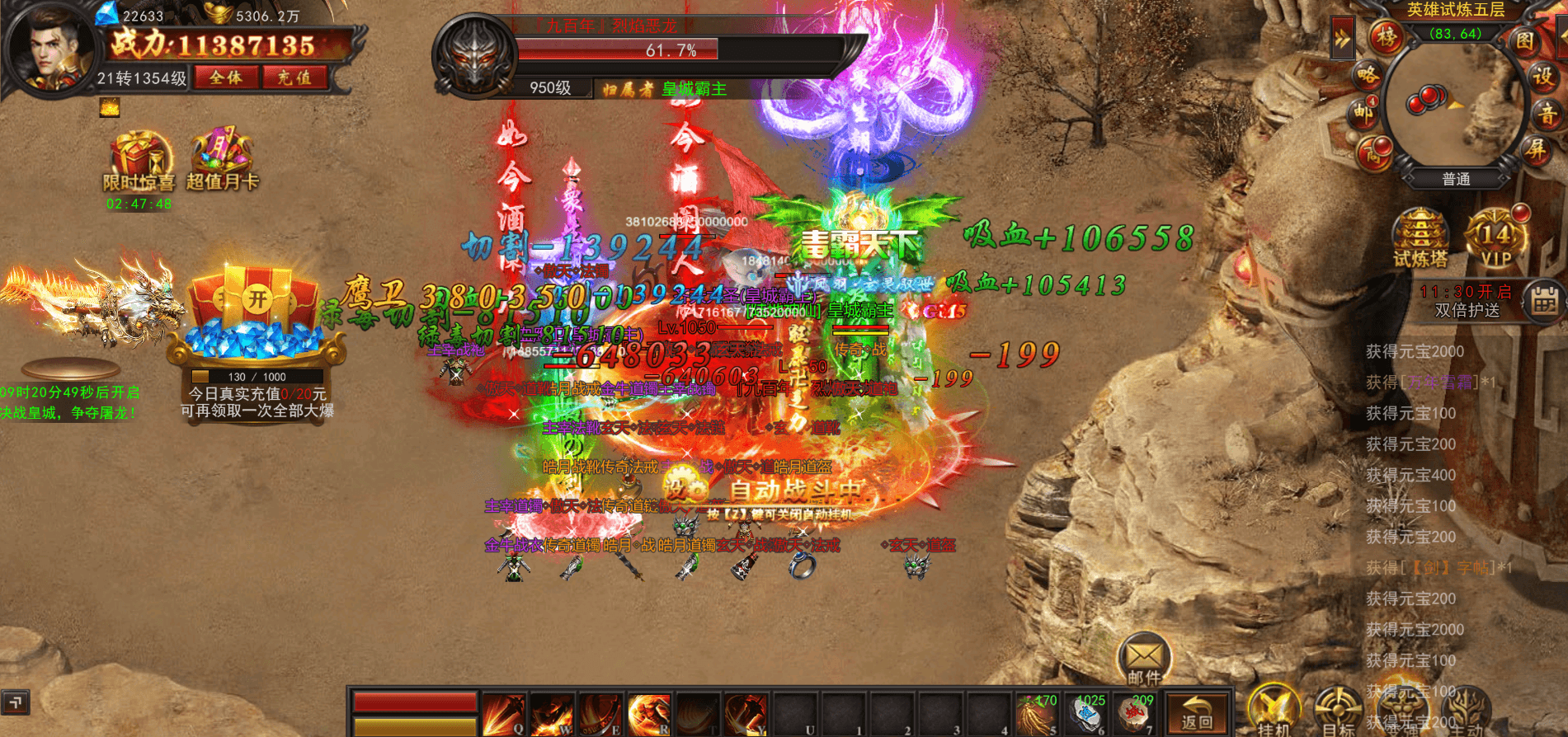Open the calendar events icon
This screenshot has height=737, width=1568.
click(x=1543, y=301)
